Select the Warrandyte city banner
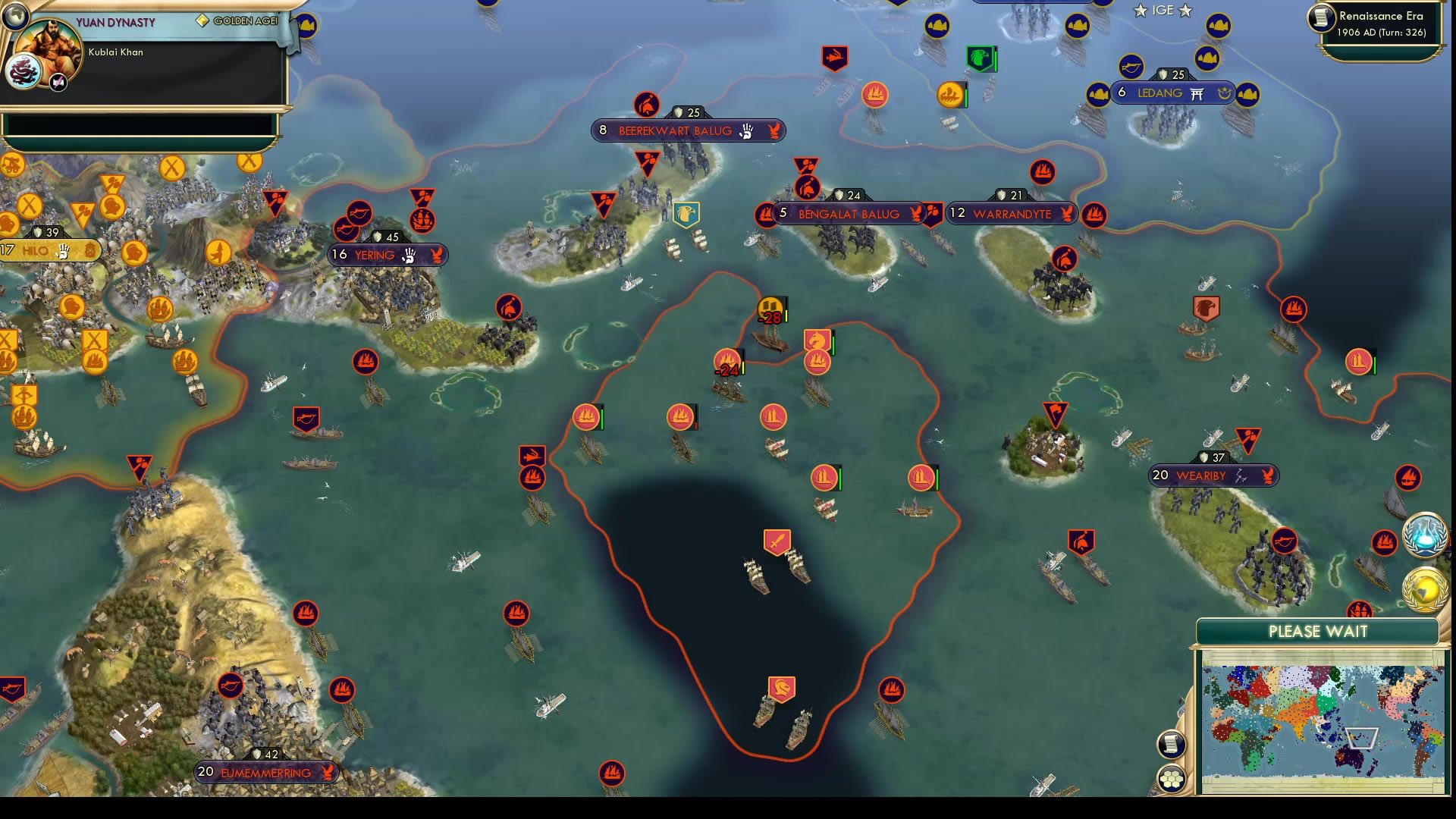Screen dimensions: 1456x819 [1012, 214]
